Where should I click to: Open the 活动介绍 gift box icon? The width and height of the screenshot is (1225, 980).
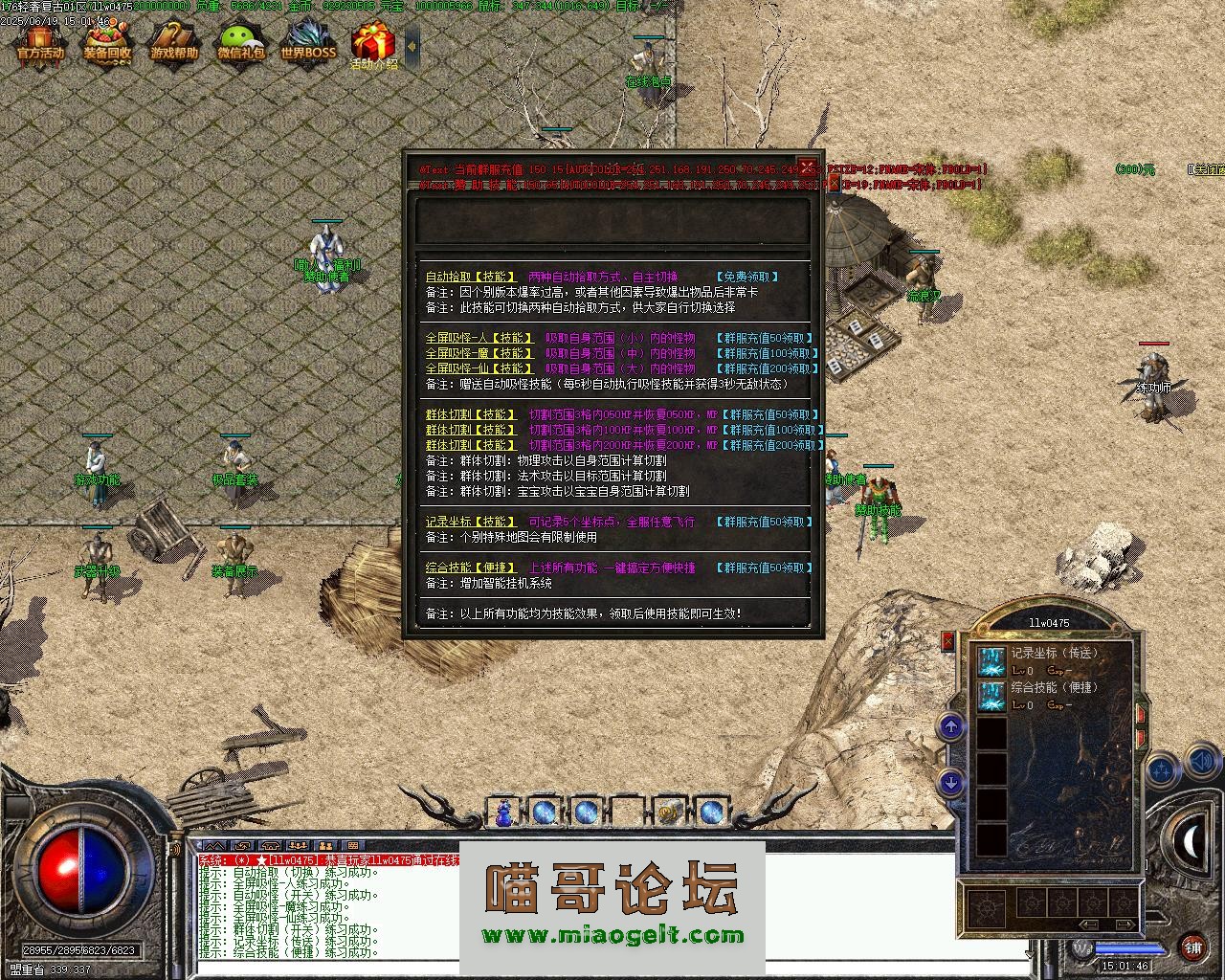[x=373, y=46]
